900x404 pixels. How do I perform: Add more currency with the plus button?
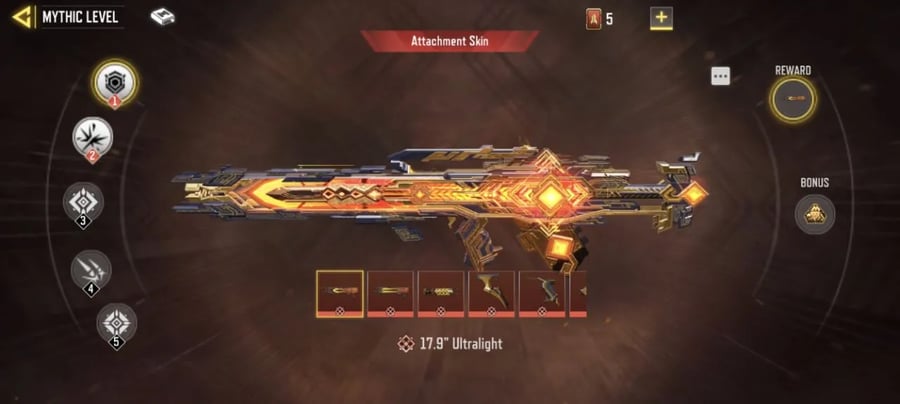(661, 17)
